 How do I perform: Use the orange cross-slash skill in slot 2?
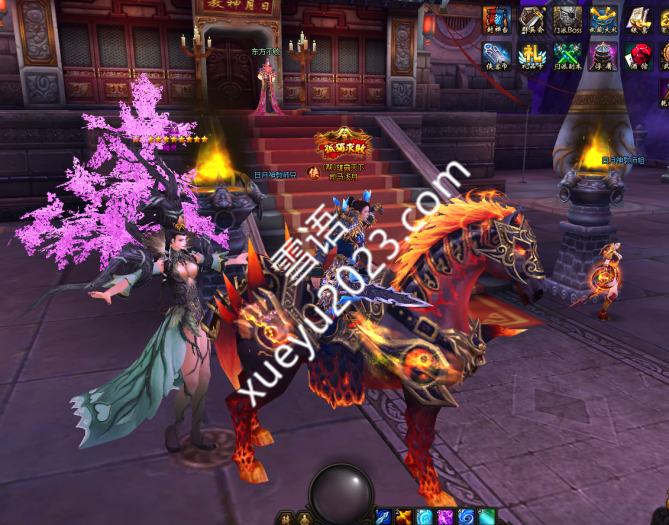pyautogui.click(x=404, y=516)
